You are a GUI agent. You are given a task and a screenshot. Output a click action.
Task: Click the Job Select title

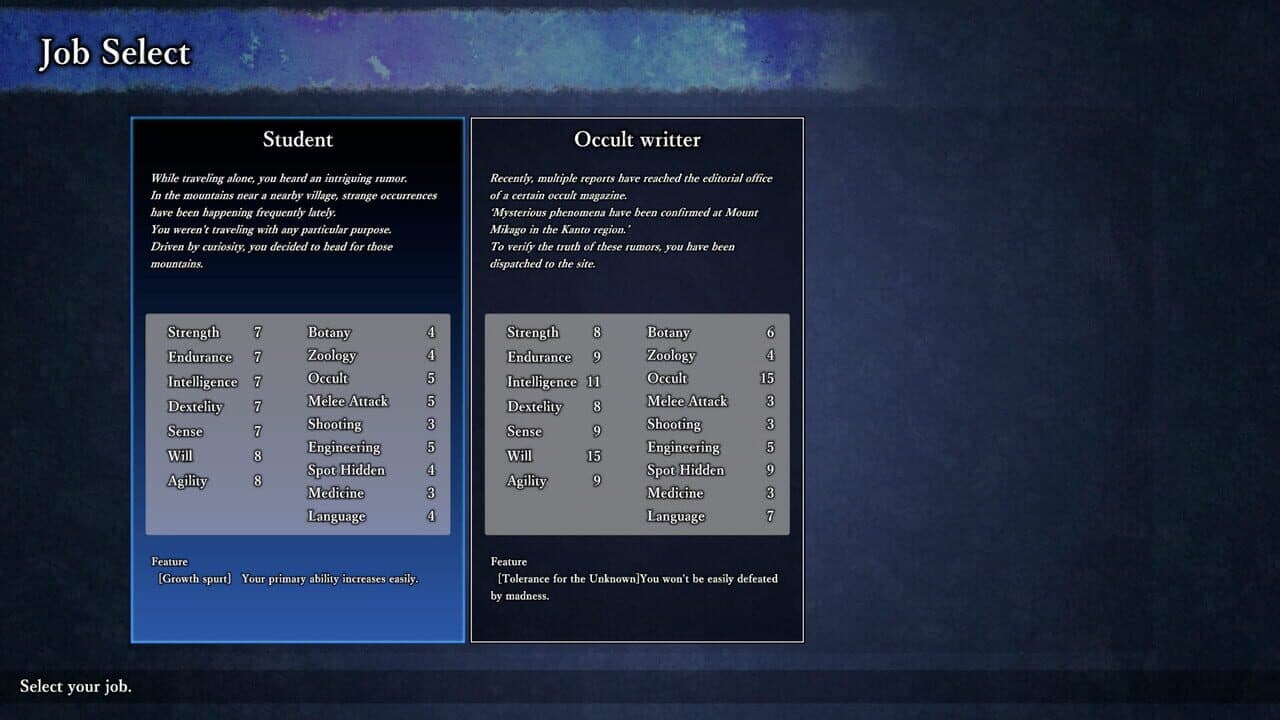pyautogui.click(x=113, y=52)
